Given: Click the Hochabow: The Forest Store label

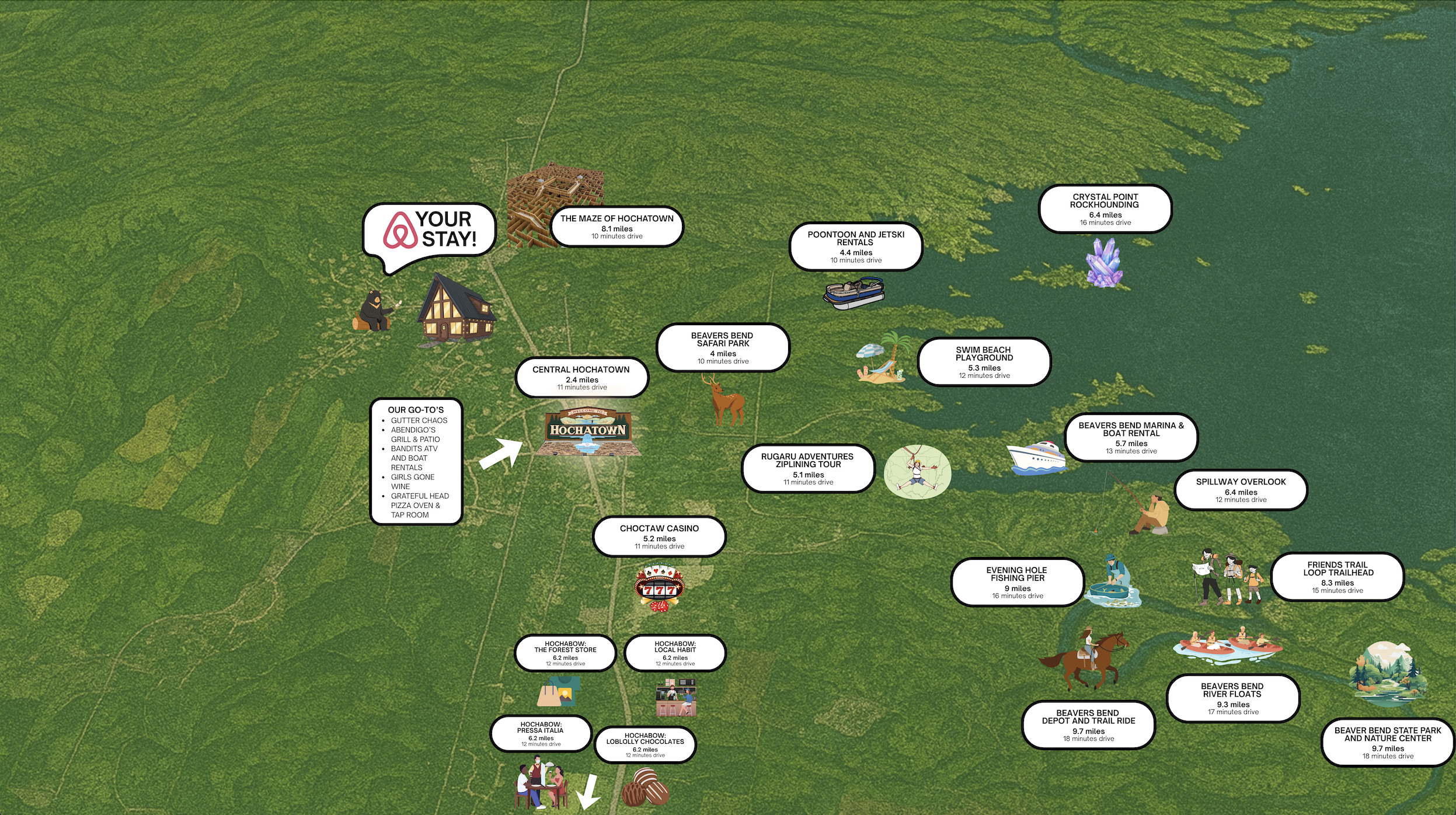Looking at the screenshot, I should click(x=565, y=653).
